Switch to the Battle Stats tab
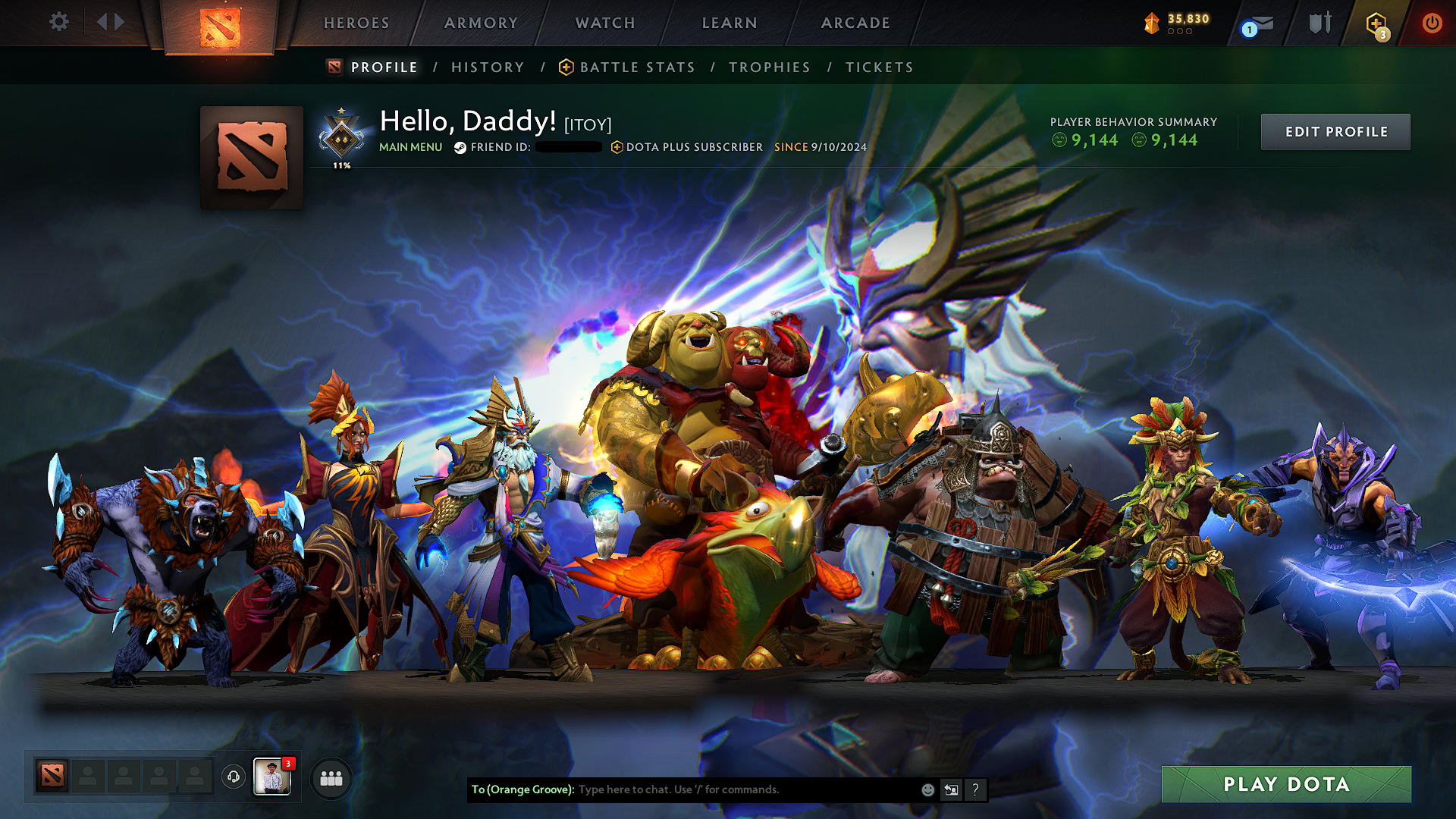Image resolution: width=1456 pixels, height=819 pixels. 635,67
